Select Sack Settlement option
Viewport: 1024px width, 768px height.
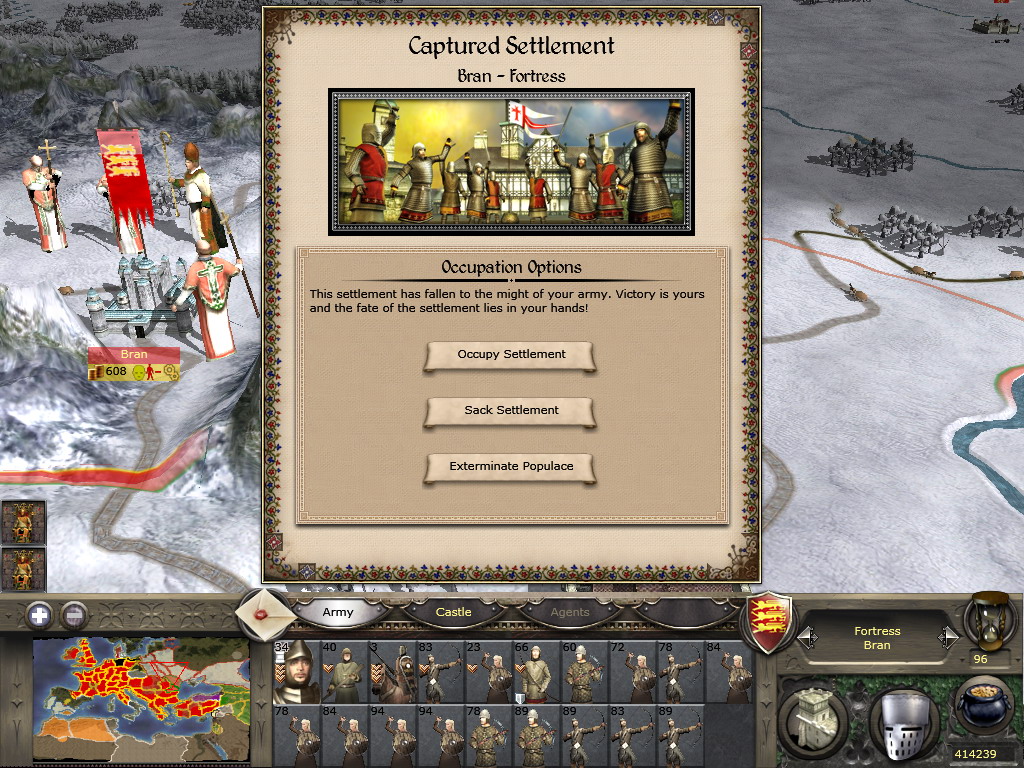511,411
